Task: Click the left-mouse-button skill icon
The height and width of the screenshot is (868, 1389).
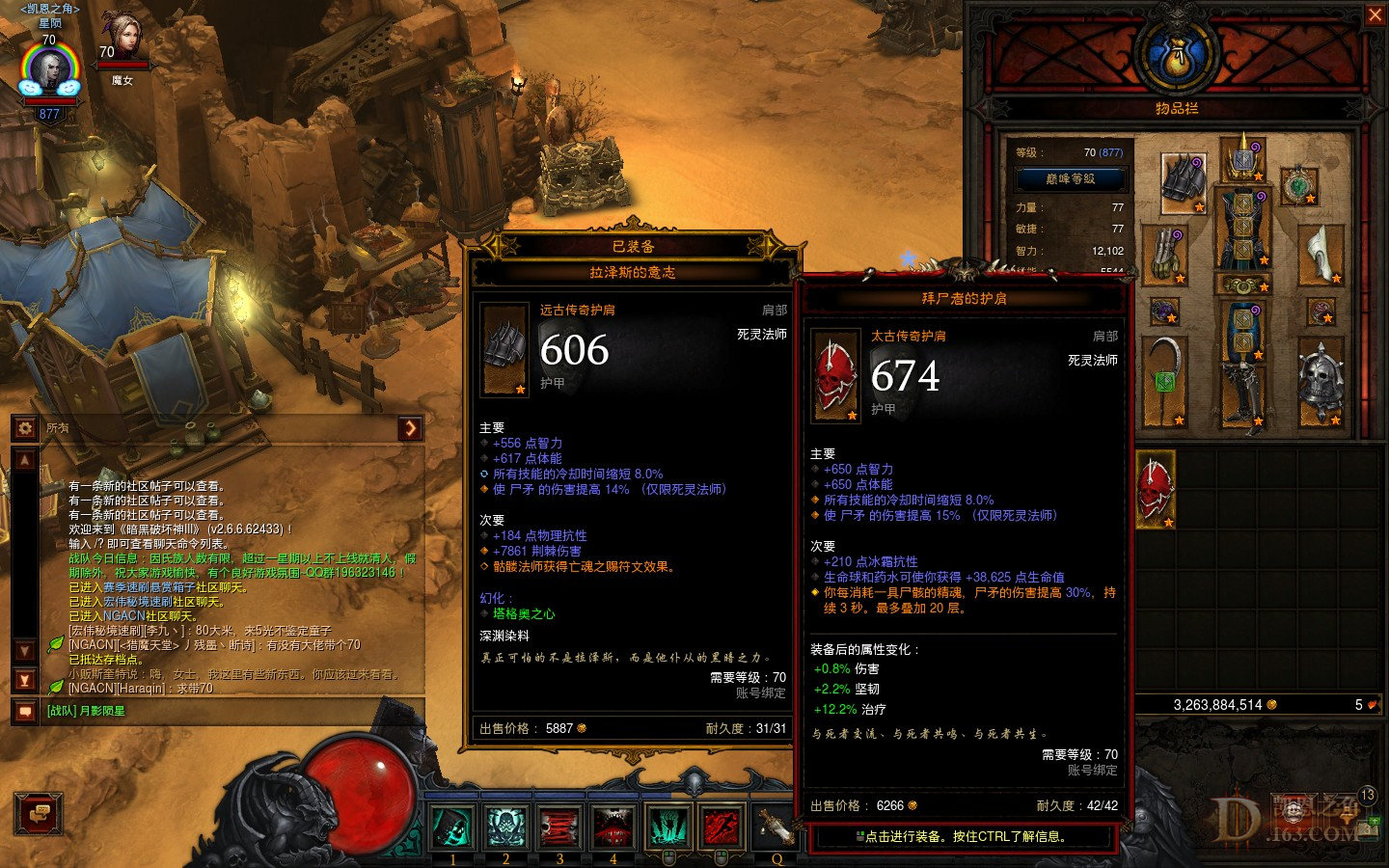Action: click(x=667, y=827)
